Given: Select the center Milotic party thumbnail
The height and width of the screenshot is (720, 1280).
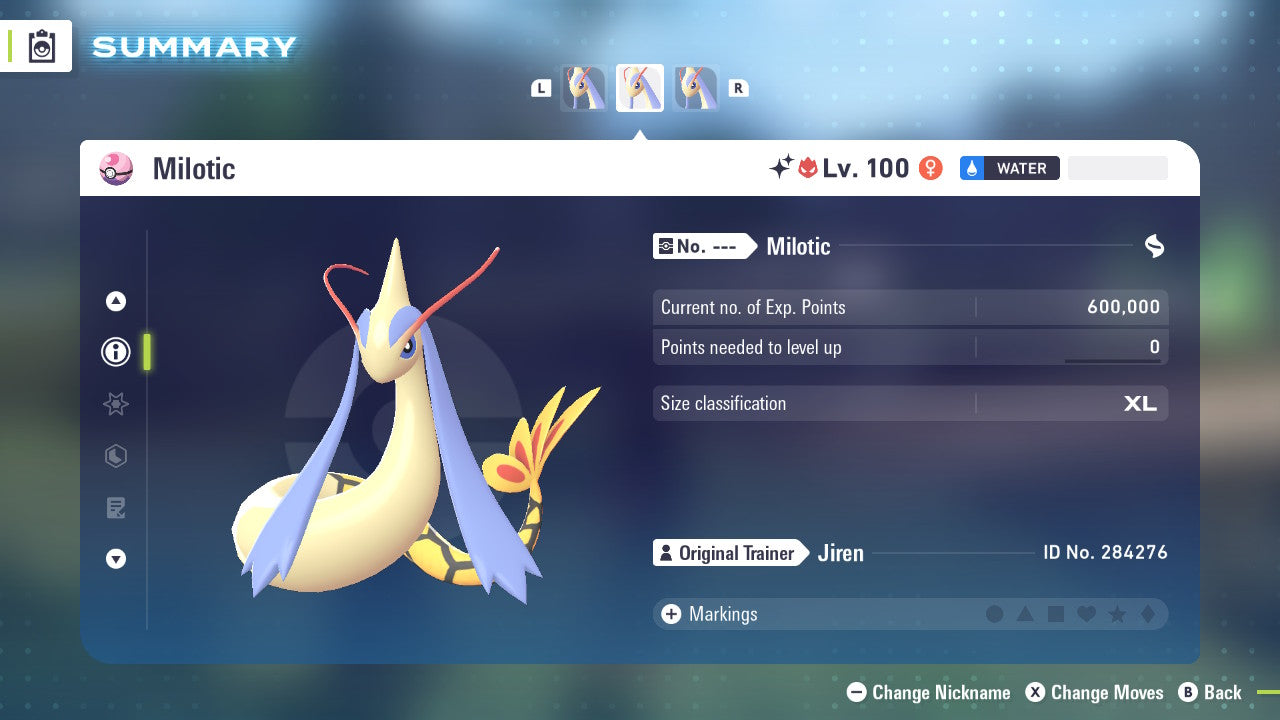Looking at the screenshot, I should coord(640,87).
